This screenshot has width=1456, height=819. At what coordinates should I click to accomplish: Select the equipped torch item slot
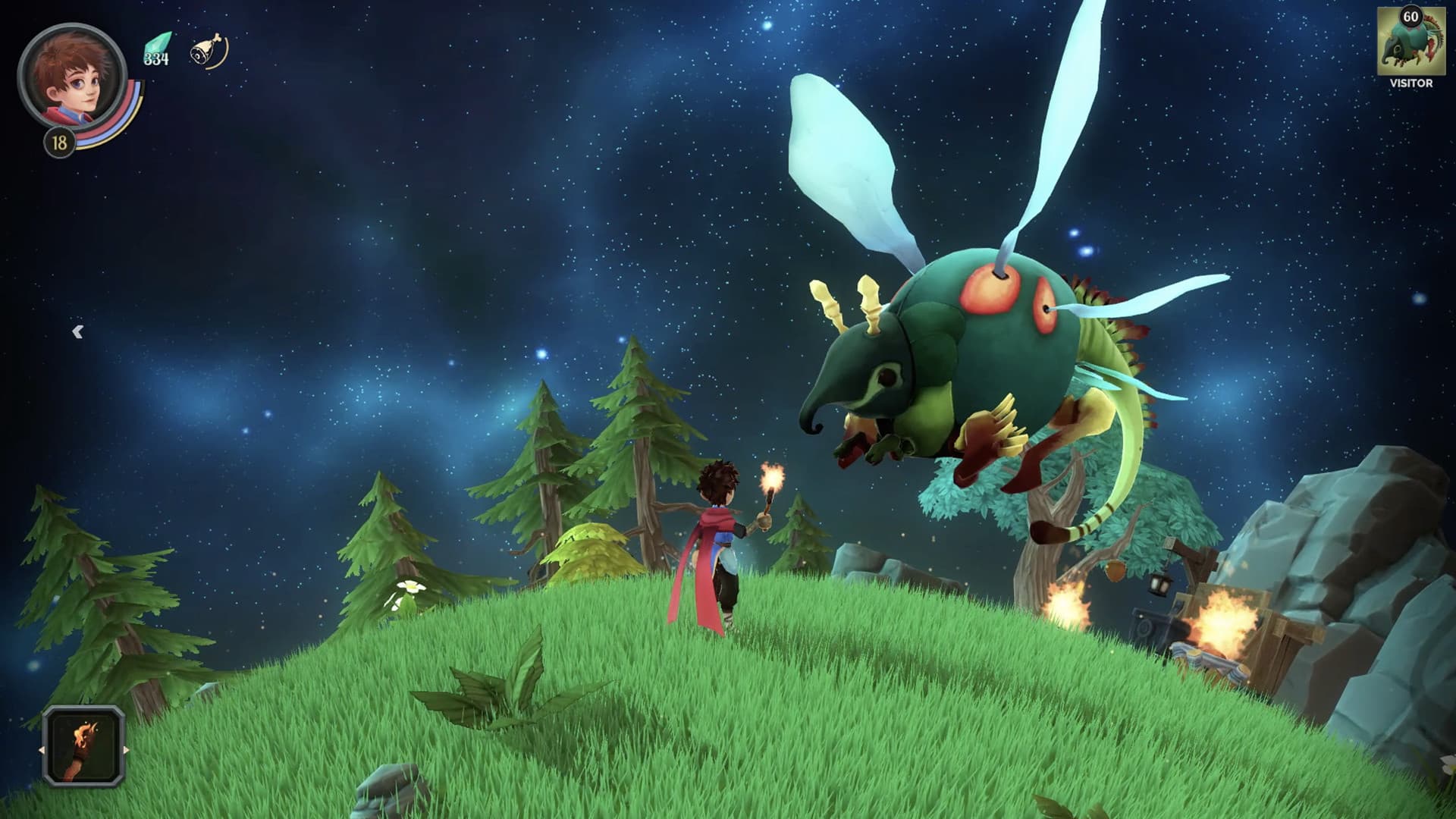[83, 746]
